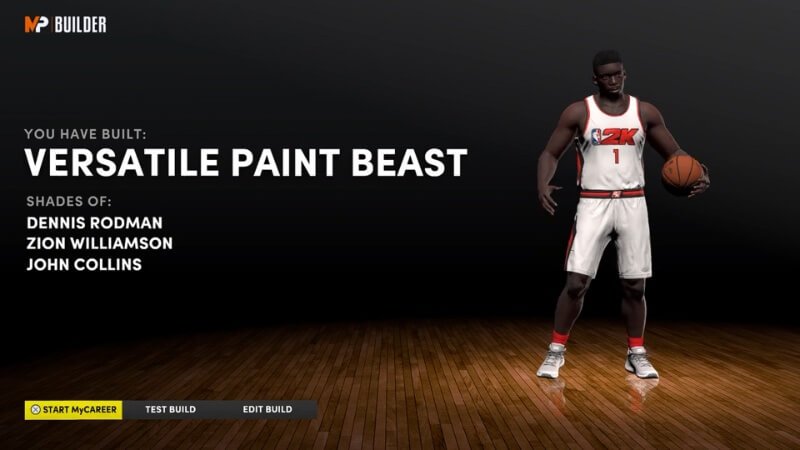Choose the Test Build option
Viewport: 800px width, 450px height.
pos(170,410)
